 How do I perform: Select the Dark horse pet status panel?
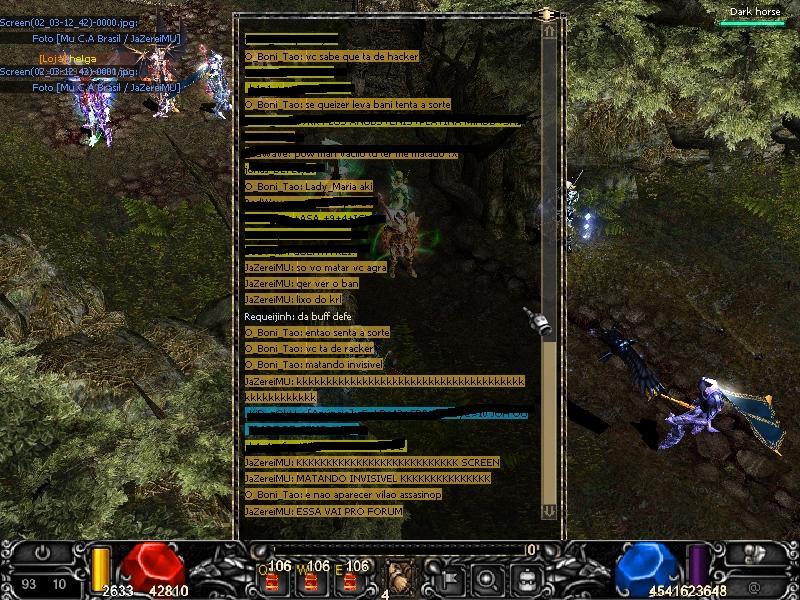(755, 16)
